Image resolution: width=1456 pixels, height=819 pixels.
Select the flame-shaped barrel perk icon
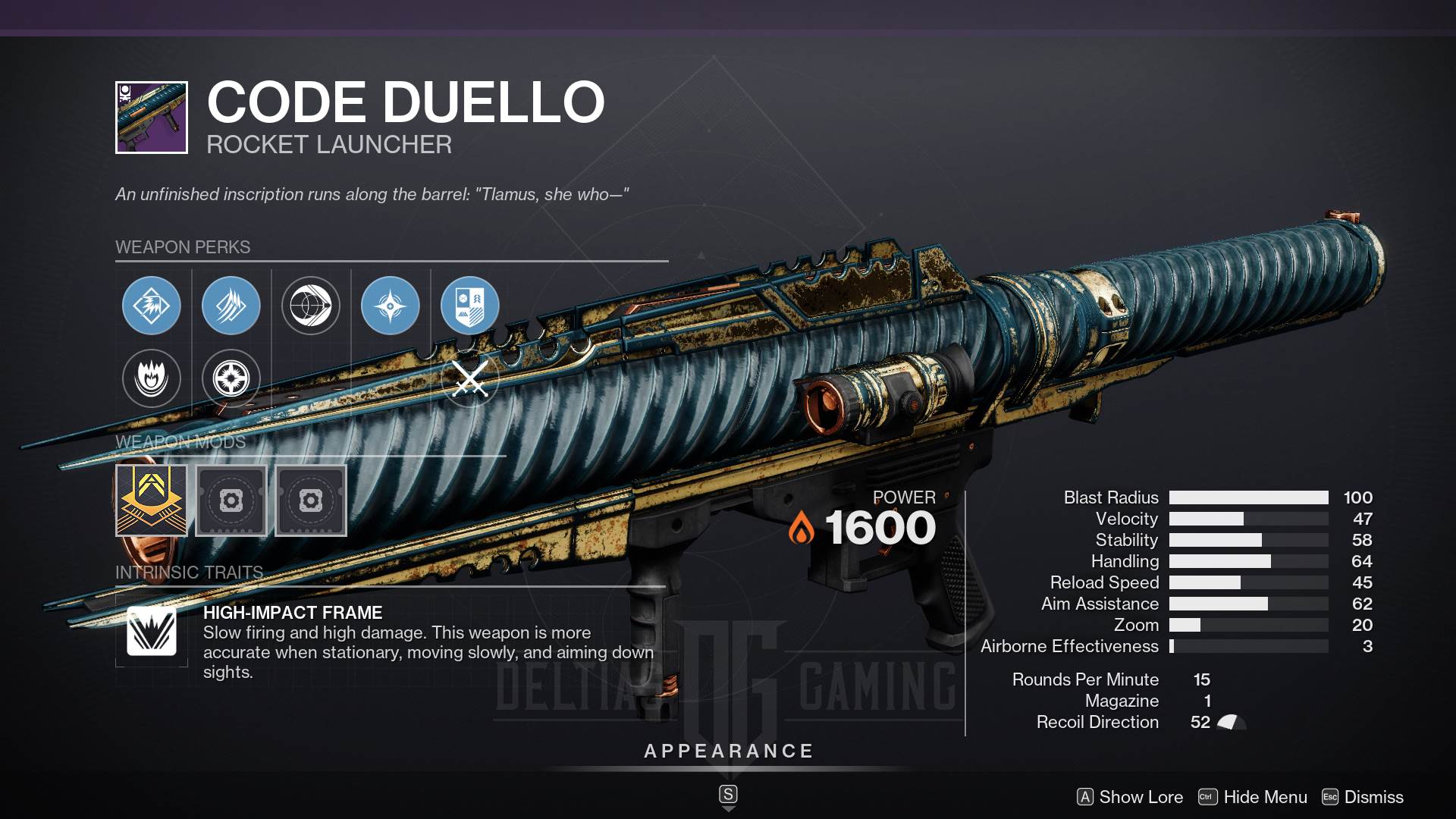152,378
